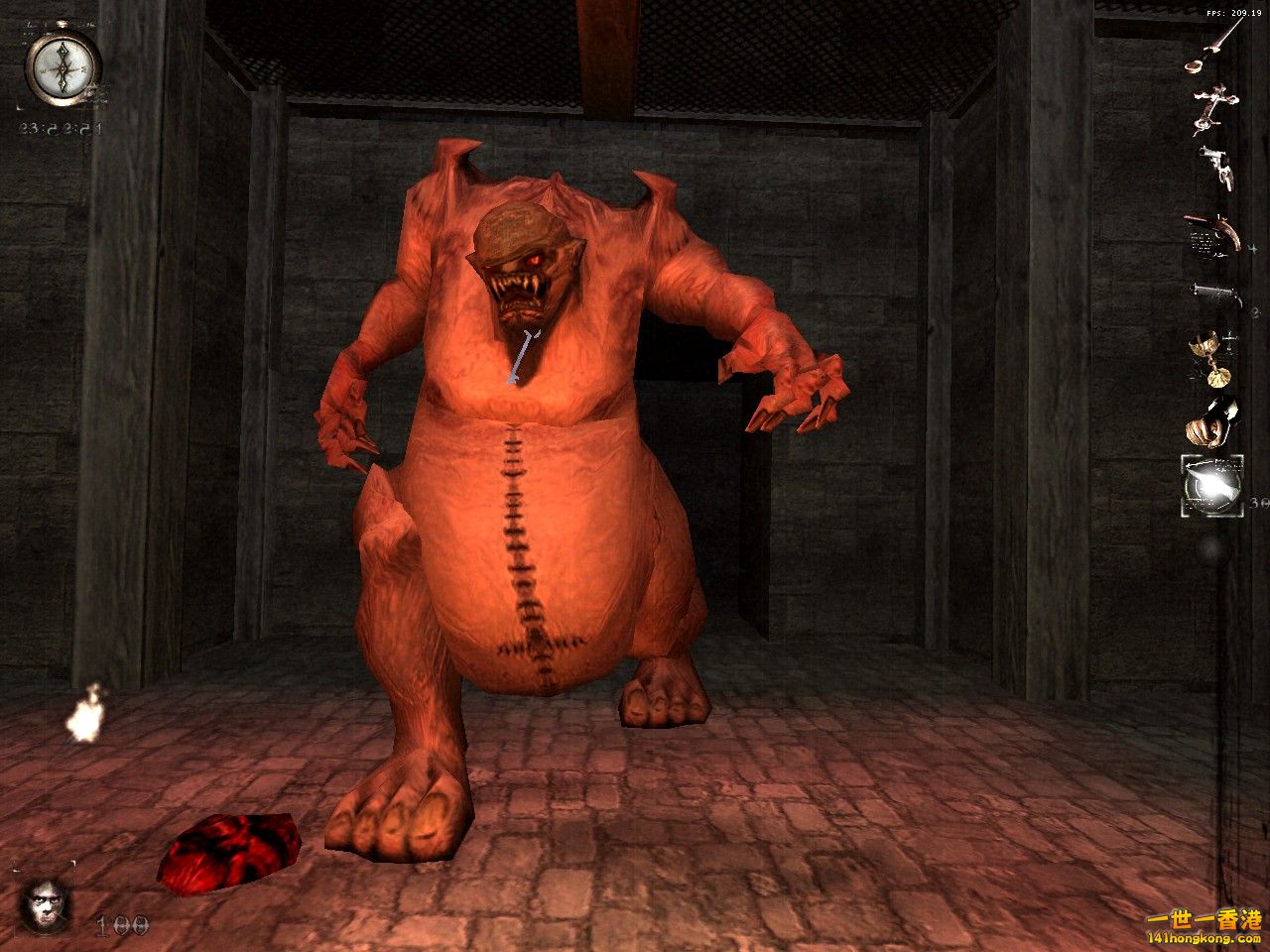Viewport: 1270px width, 952px height.
Task: Choose the revolver weapon icon
Action: click(x=1217, y=167)
